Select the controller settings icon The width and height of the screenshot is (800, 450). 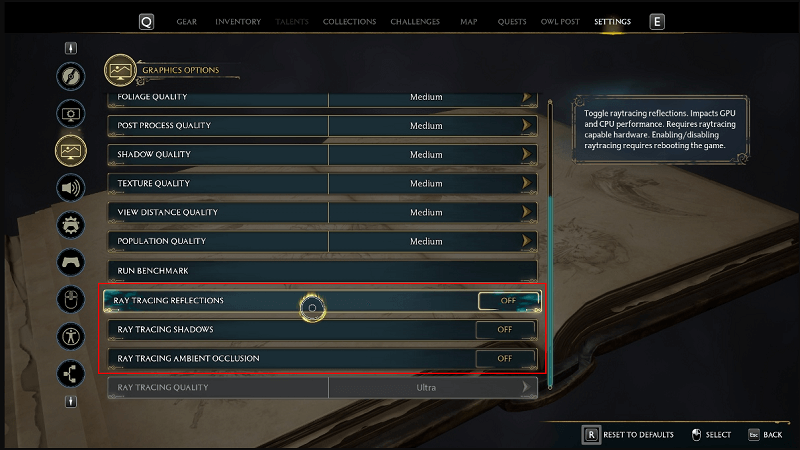click(x=71, y=261)
